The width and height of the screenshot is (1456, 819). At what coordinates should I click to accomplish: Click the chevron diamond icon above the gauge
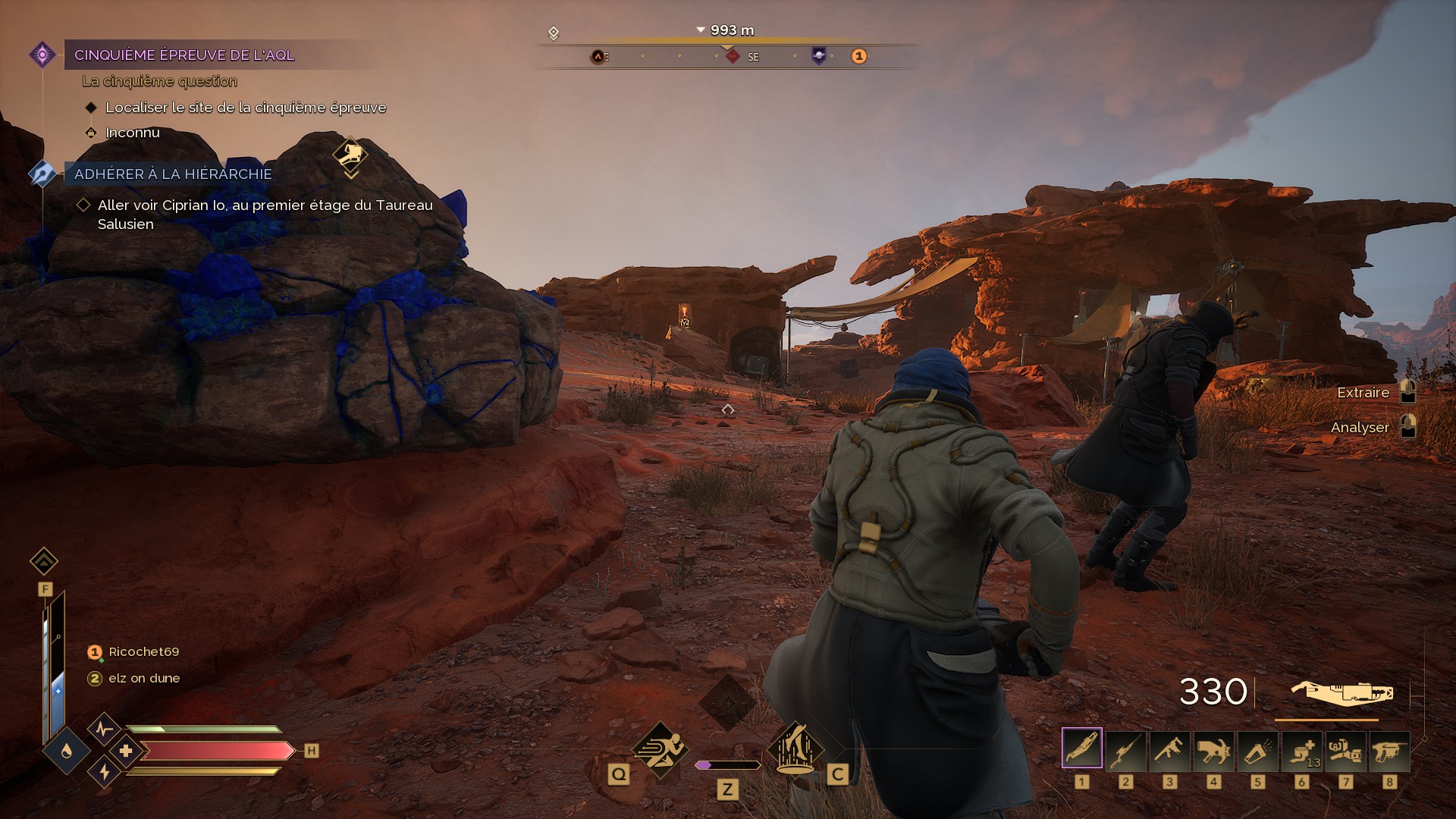coord(44,562)
